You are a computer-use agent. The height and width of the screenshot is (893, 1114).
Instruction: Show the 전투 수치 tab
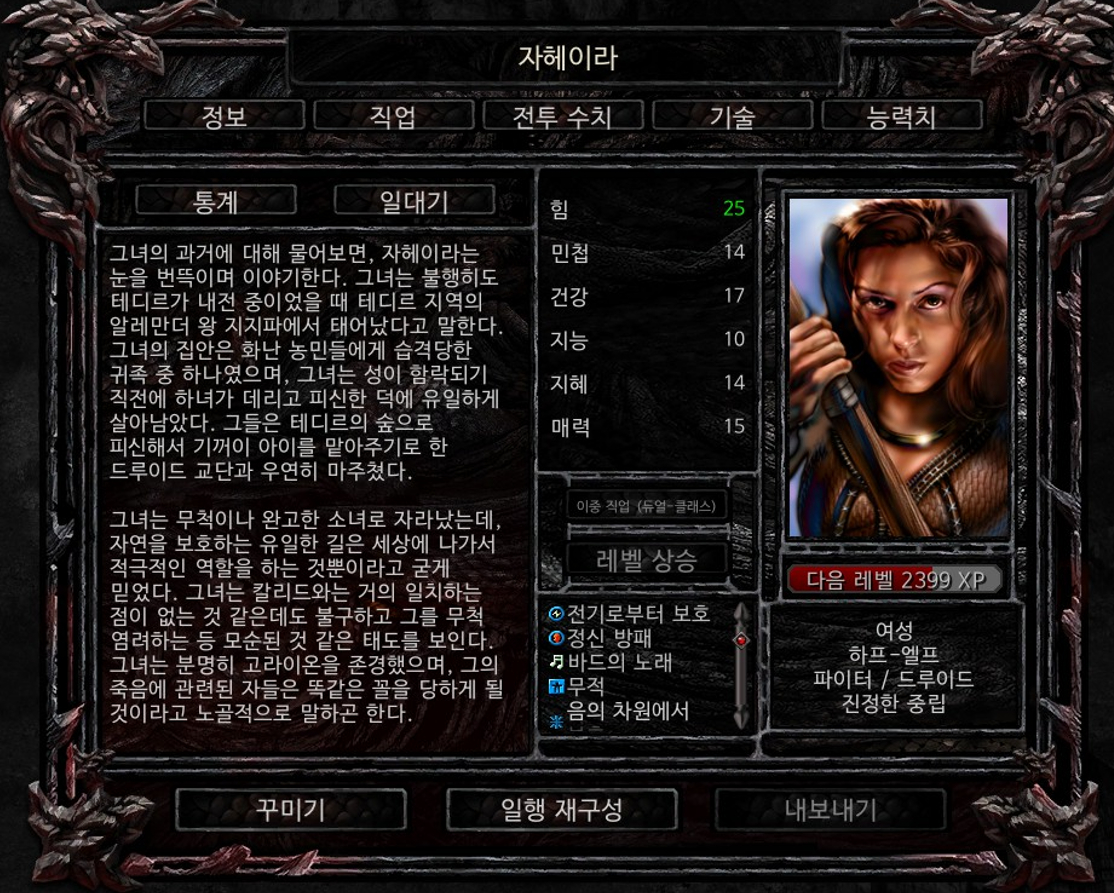click(x=561, y=116)
